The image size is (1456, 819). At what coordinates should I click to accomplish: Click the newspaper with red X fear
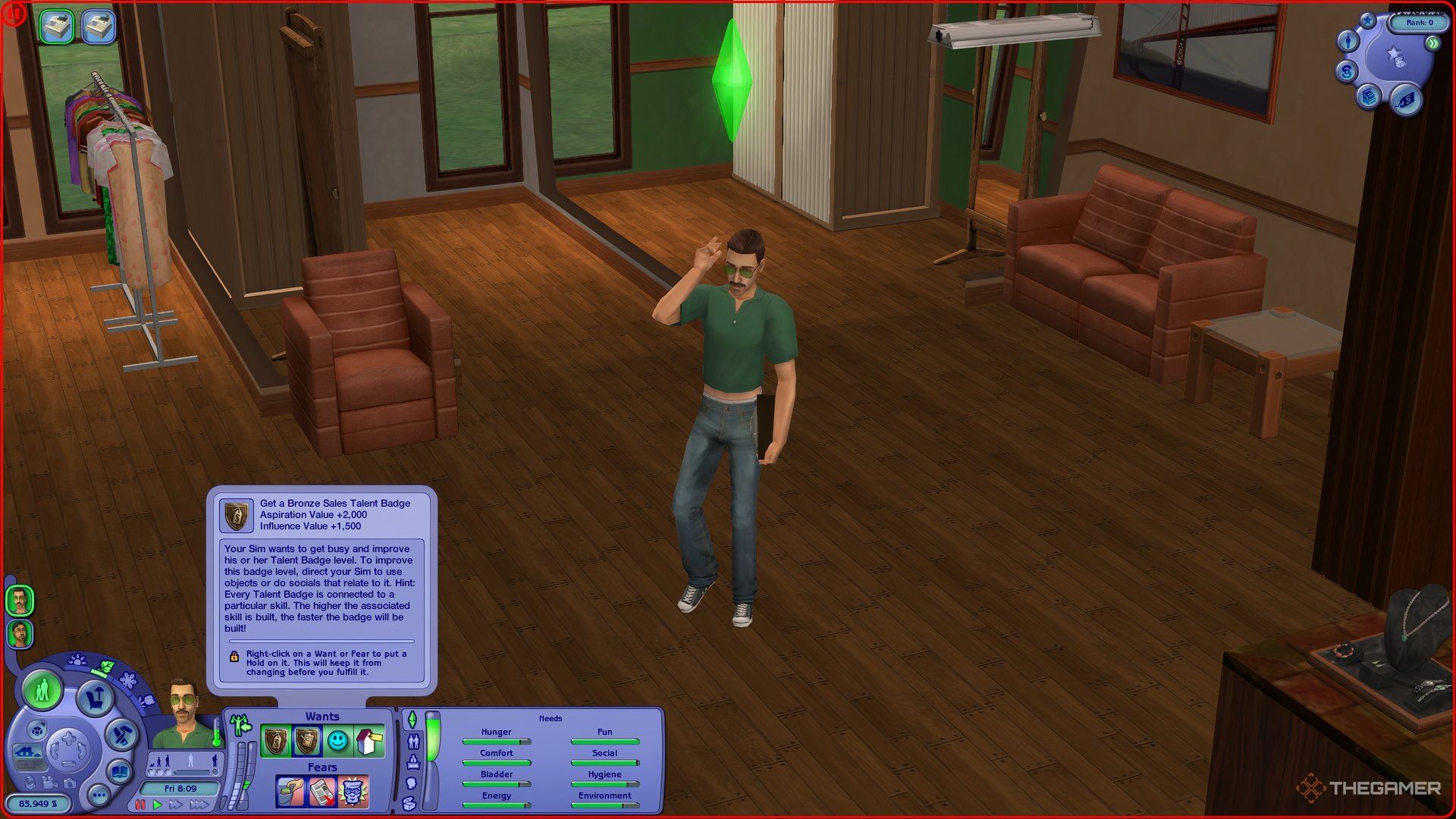coord(322,792)
